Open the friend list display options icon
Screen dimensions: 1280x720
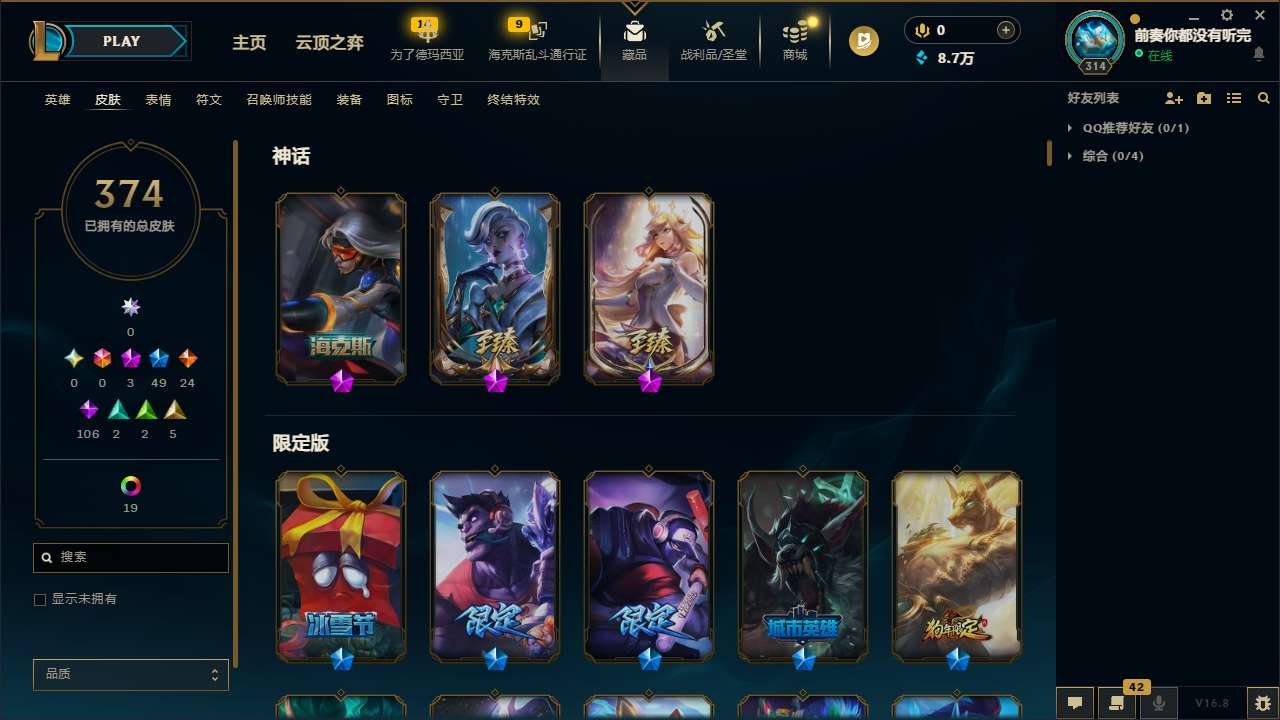tap(1234, 98)
